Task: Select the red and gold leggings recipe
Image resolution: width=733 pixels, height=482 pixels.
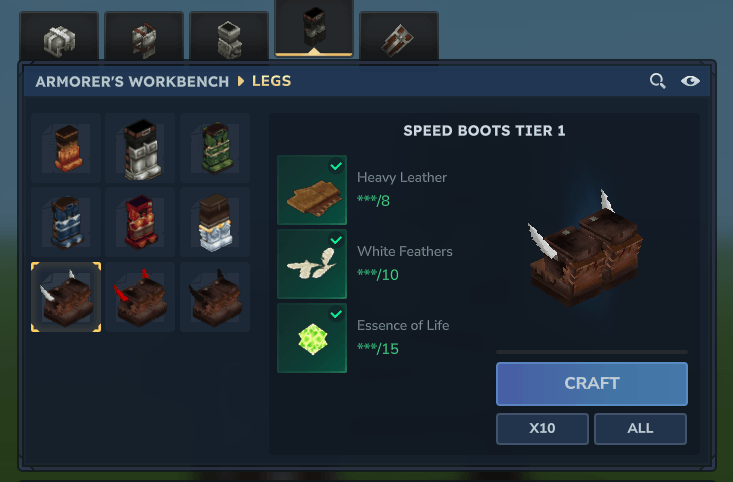Action: tap(140, 222)
